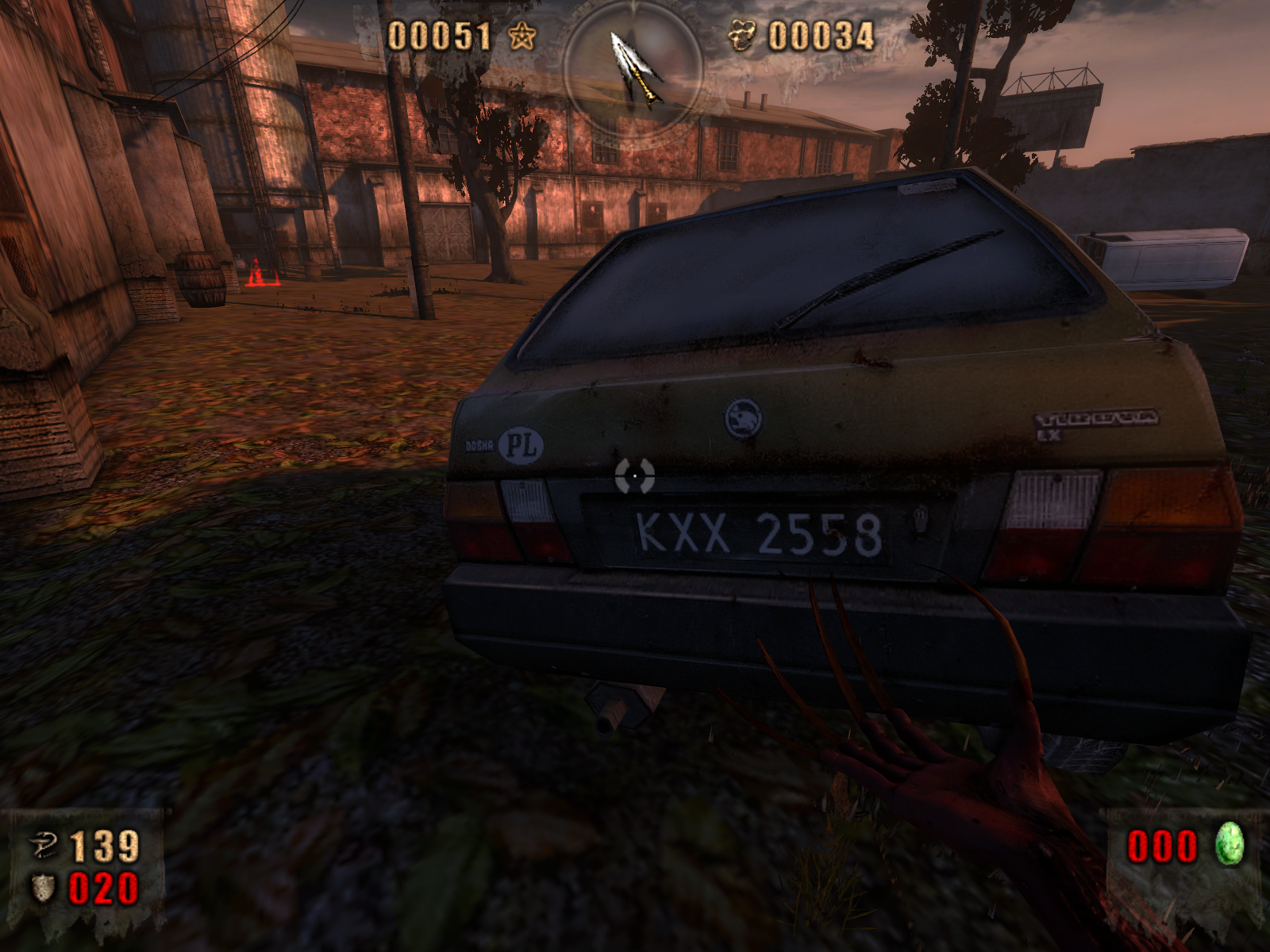Image resolution: width=1270 pixels, height=952 pixels.
Task: Select the health symbol icon
Action: [x=44, y=846]
